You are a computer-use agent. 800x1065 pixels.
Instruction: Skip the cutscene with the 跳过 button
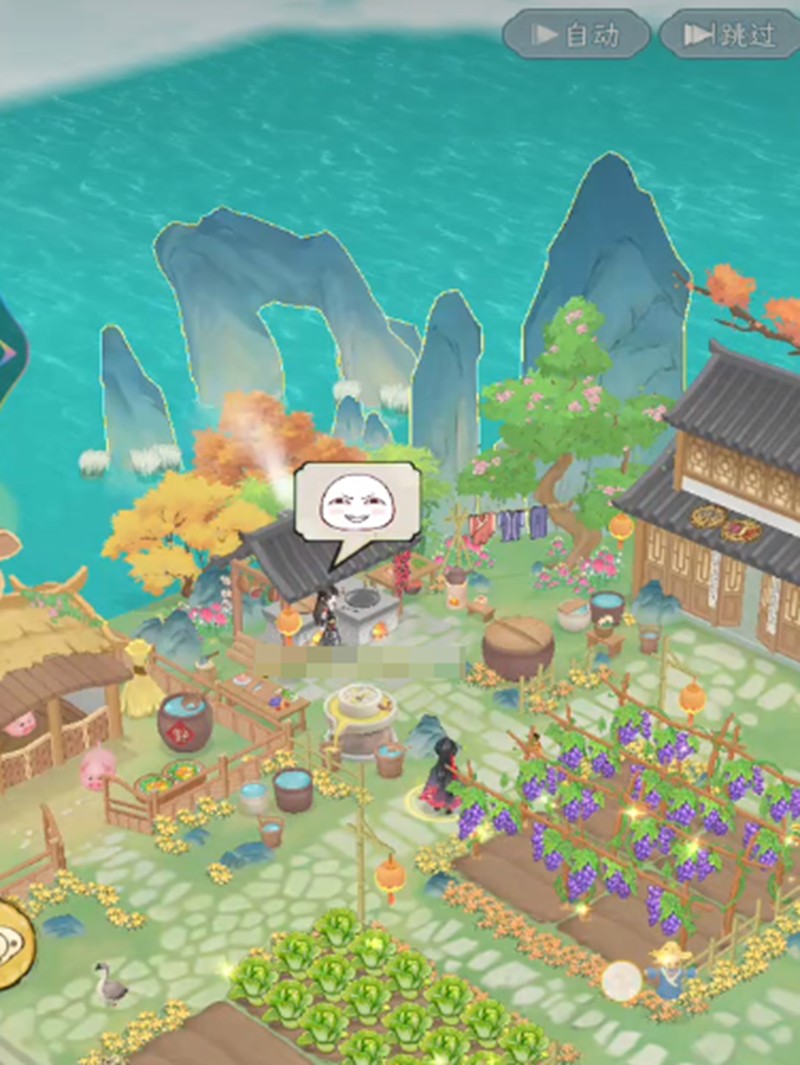(x=731, y=35)
